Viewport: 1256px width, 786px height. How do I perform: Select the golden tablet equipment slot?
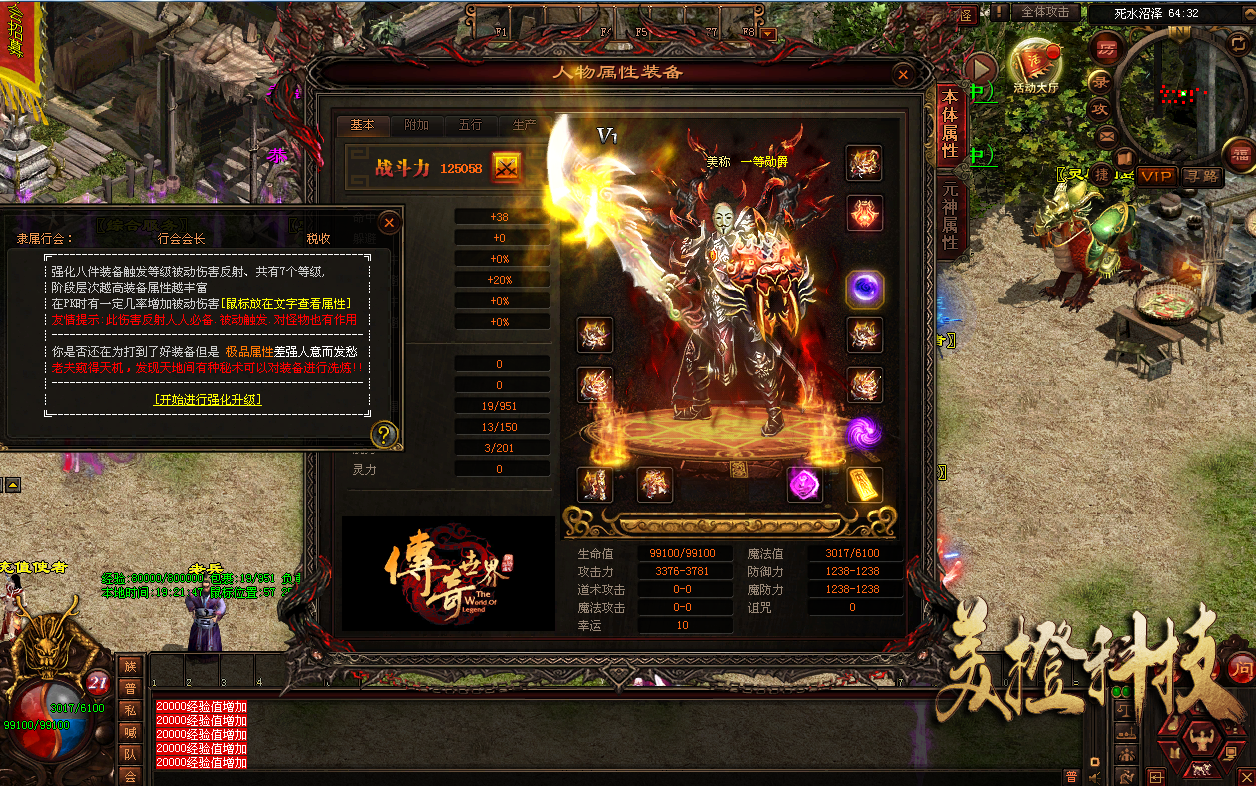pos(864,485)
